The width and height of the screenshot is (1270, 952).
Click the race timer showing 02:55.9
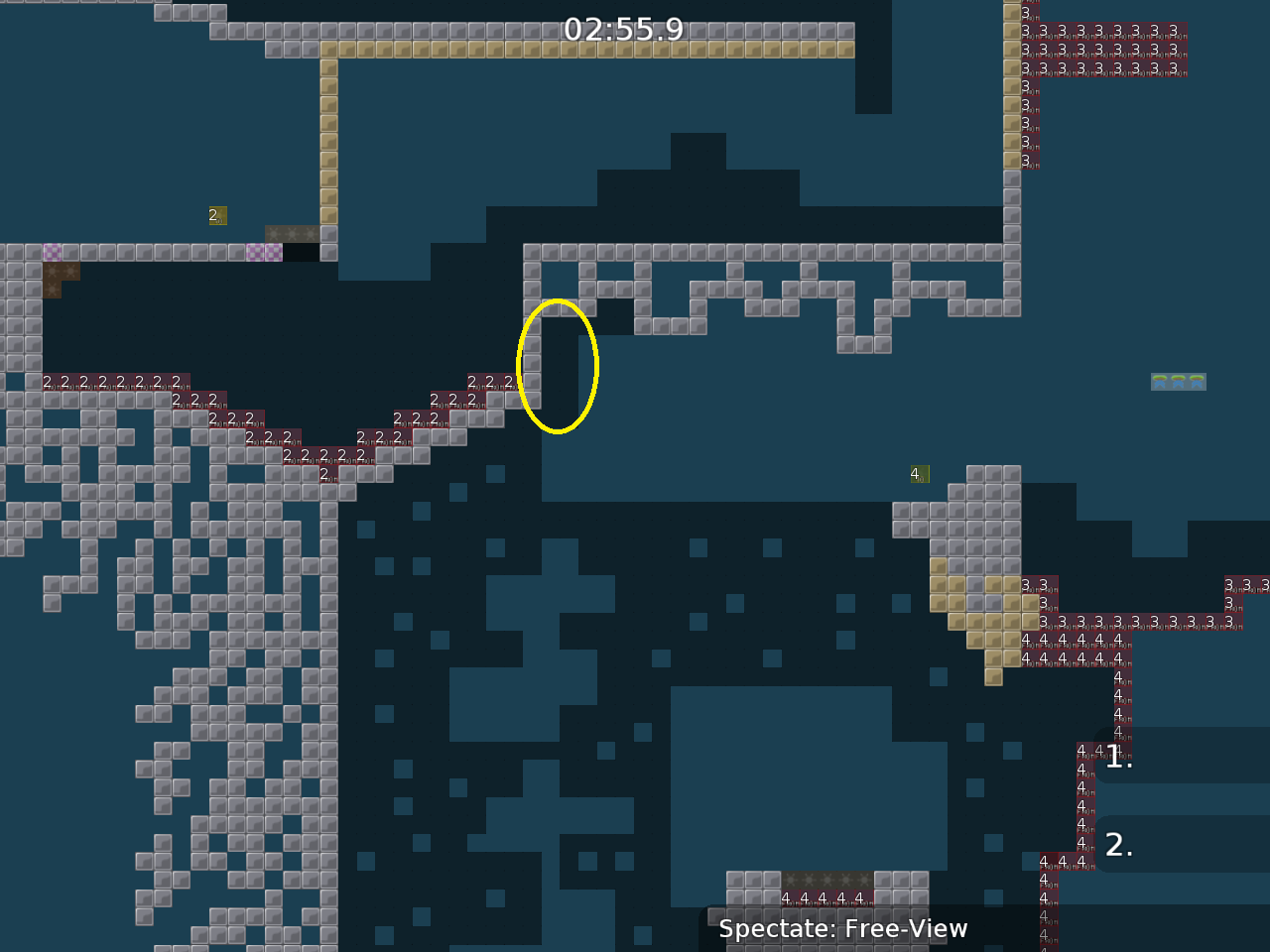coord(624,31)
